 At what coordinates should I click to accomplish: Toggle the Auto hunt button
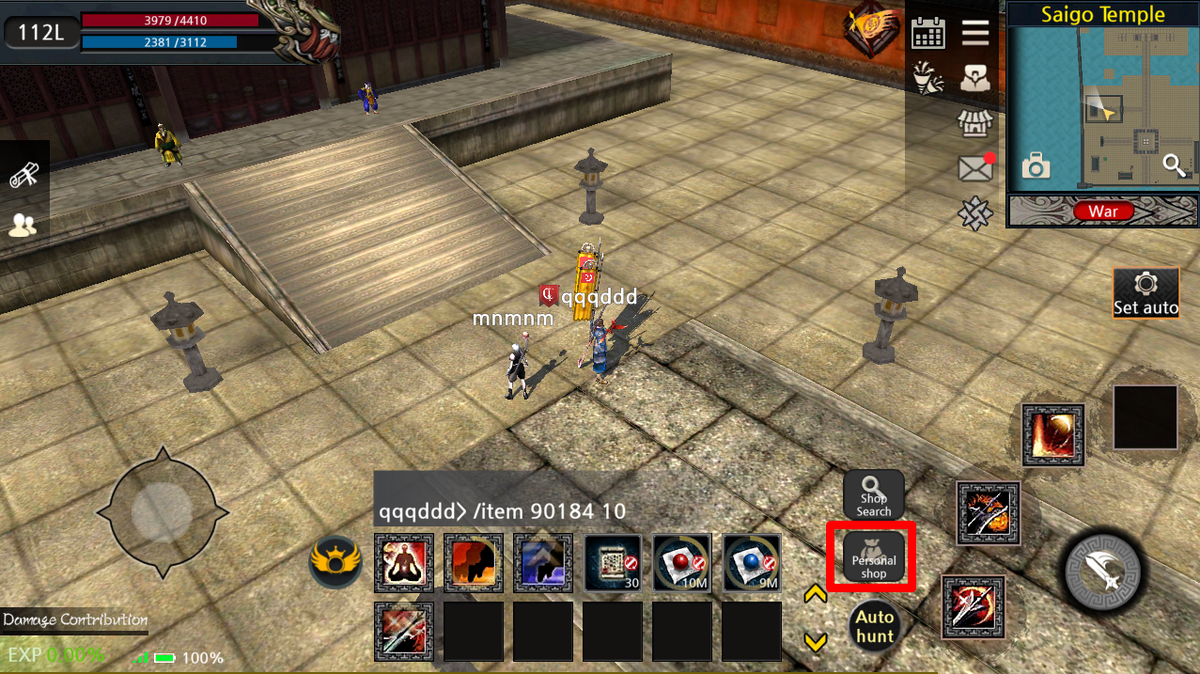point(874,627)
